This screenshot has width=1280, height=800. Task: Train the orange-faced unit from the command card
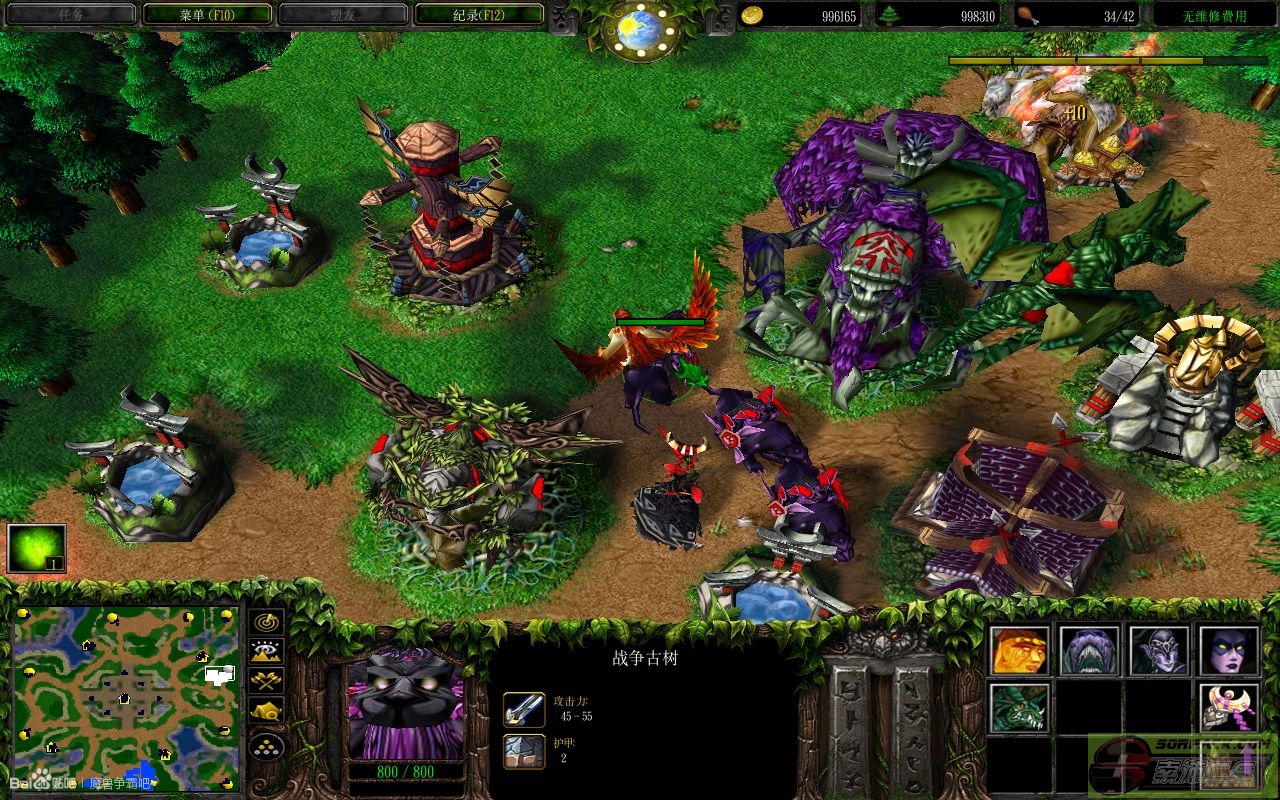1020,651
